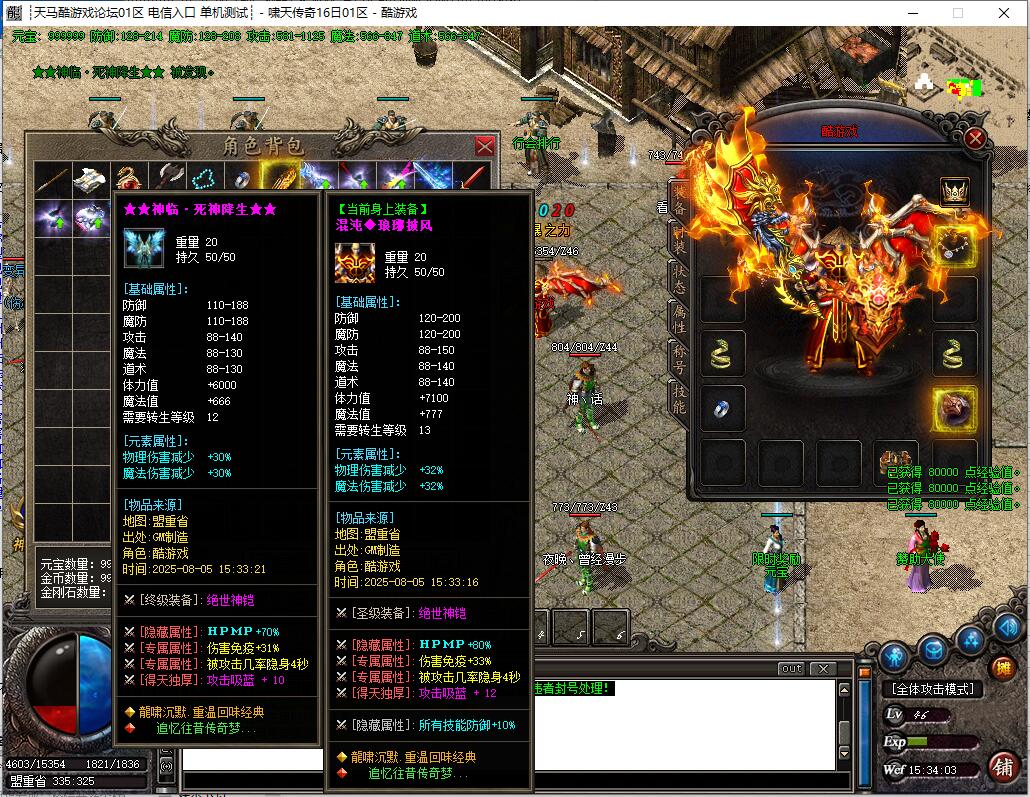The image size is (1030, 797).
Task: Select the necklace equipment slot
Action: (x=955, y=245)
